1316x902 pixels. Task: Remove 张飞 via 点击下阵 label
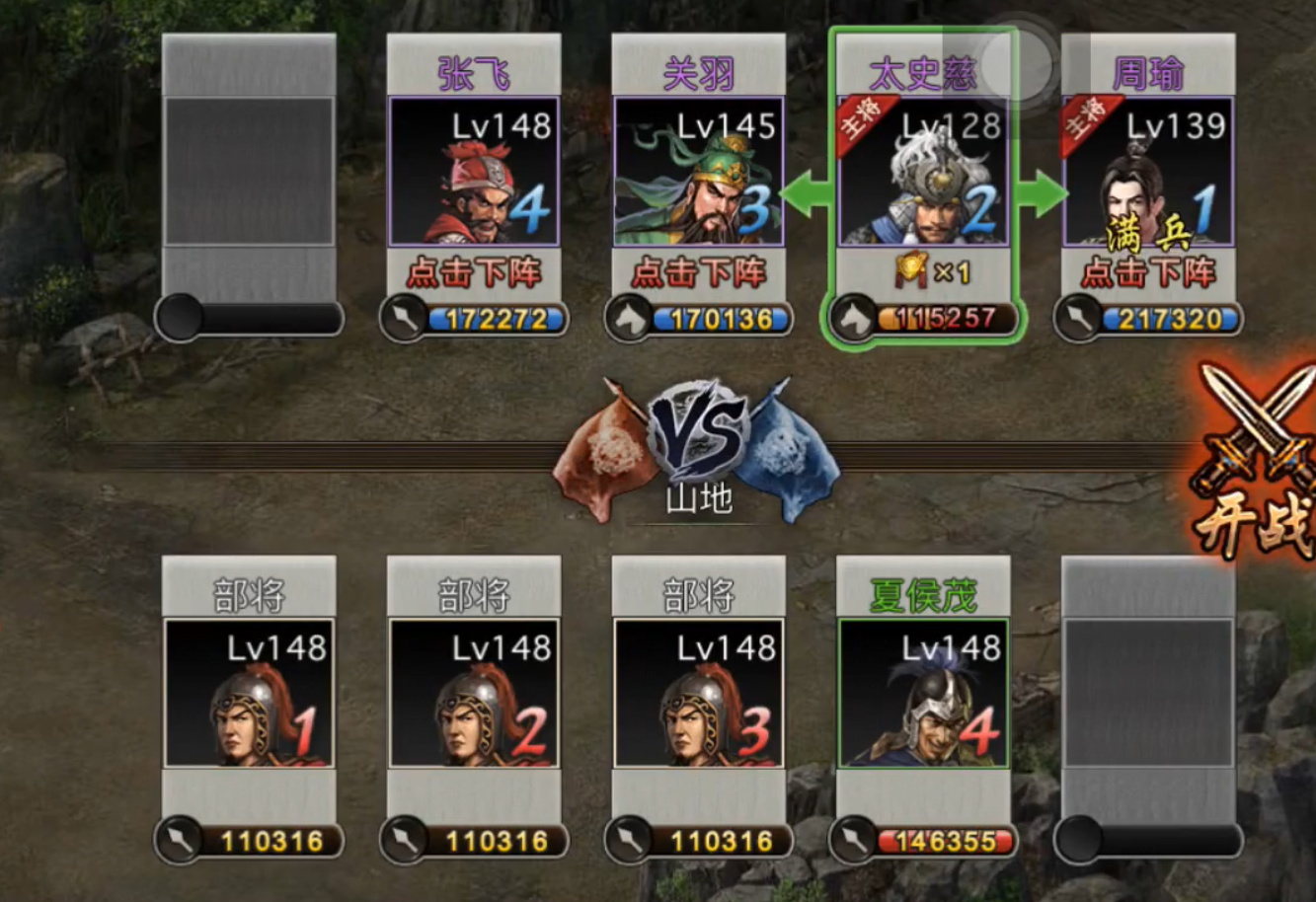point(474,272)
